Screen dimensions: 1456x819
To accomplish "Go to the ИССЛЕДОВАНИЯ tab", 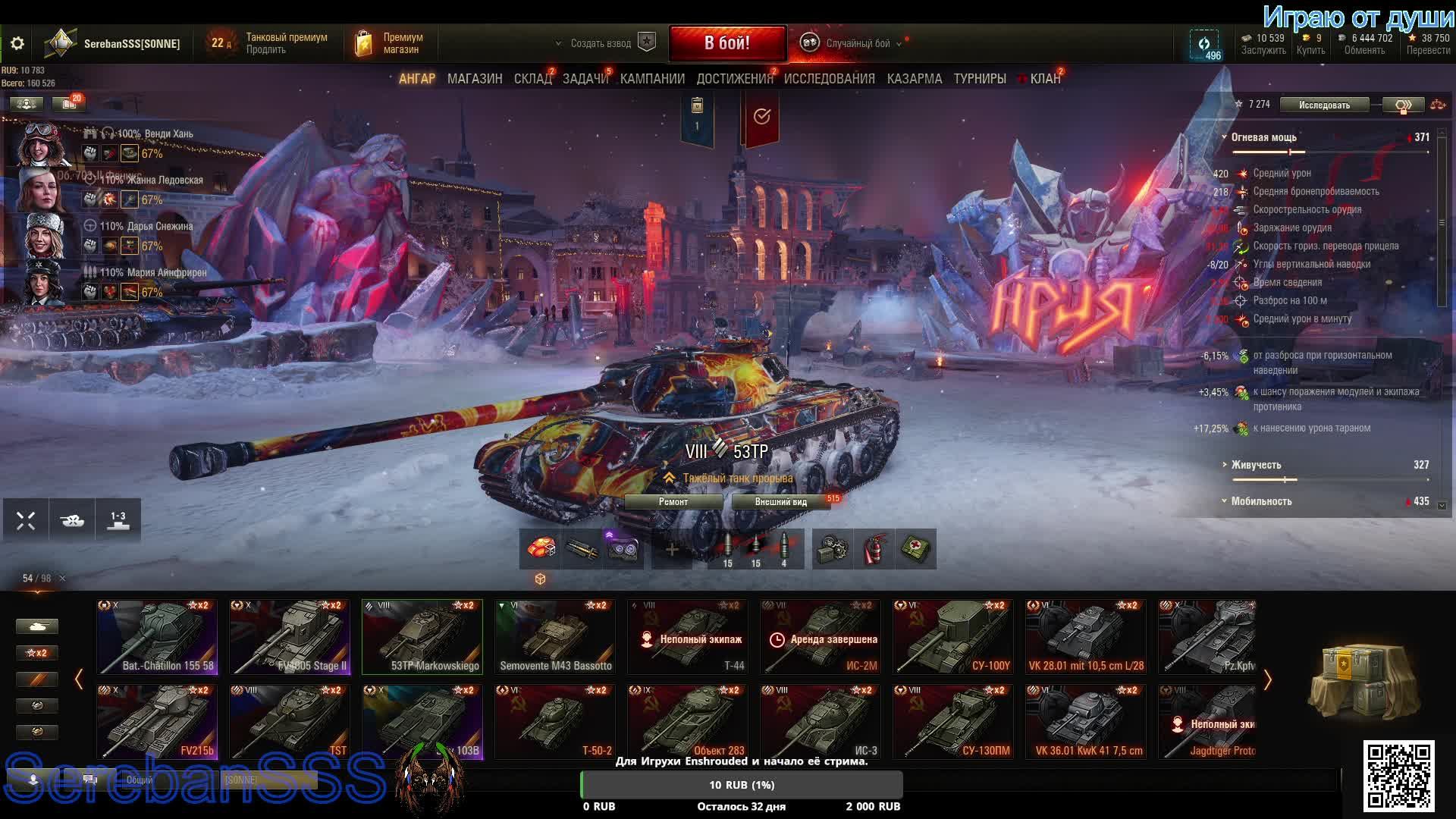I will tap(829, 79).
